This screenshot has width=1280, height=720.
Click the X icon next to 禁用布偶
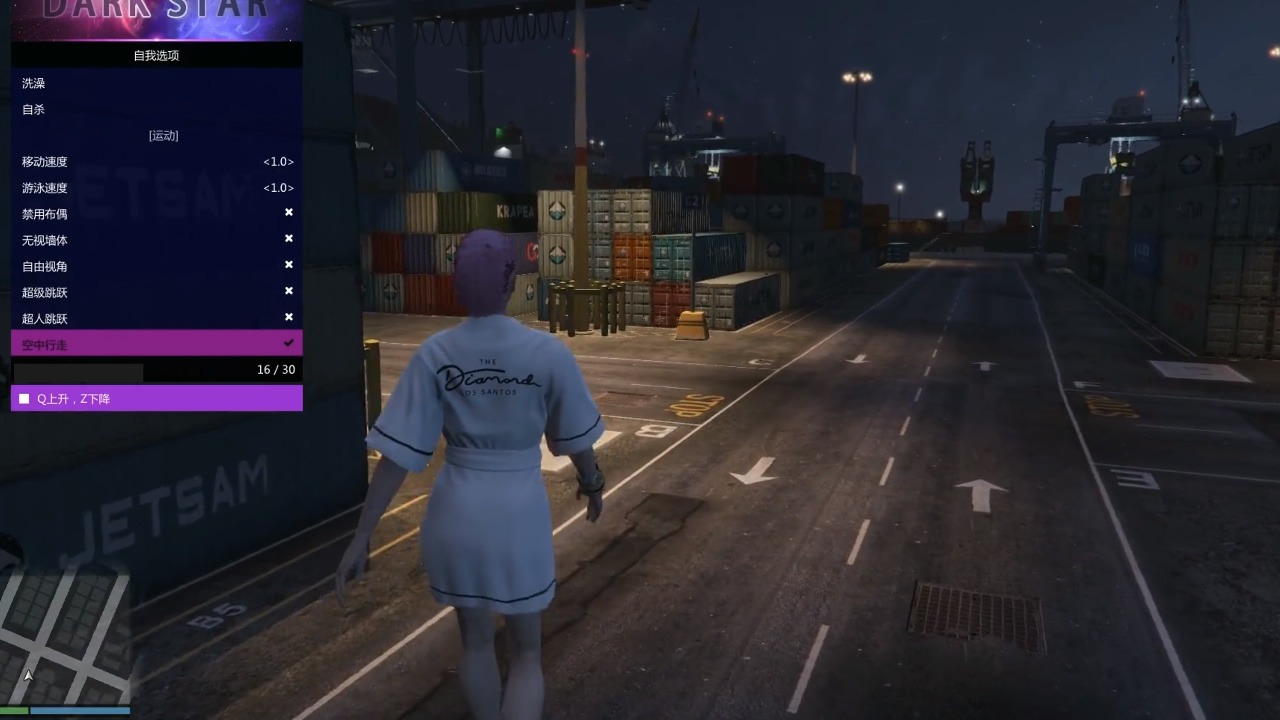(289, 212)
